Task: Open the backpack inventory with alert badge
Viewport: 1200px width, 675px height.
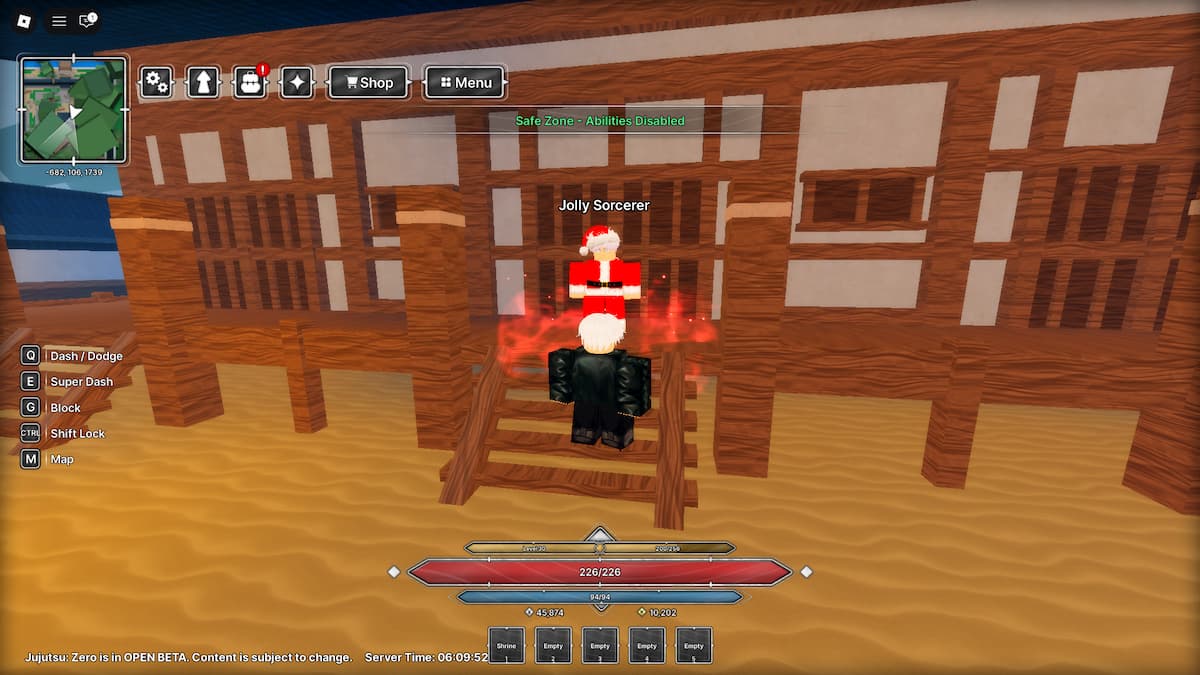Action: coord(250,82)
